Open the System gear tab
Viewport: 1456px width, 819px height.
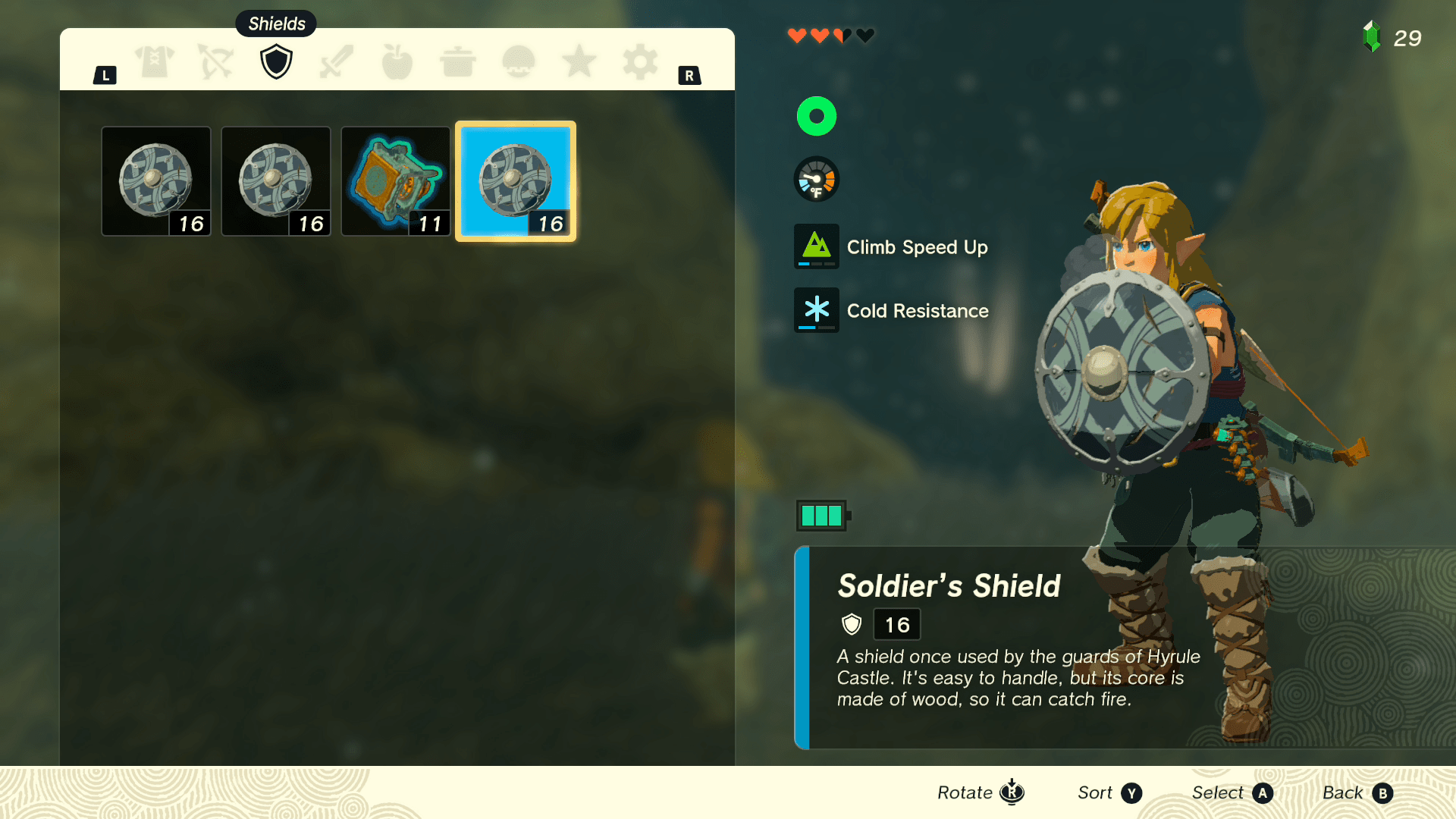[640, 62]
